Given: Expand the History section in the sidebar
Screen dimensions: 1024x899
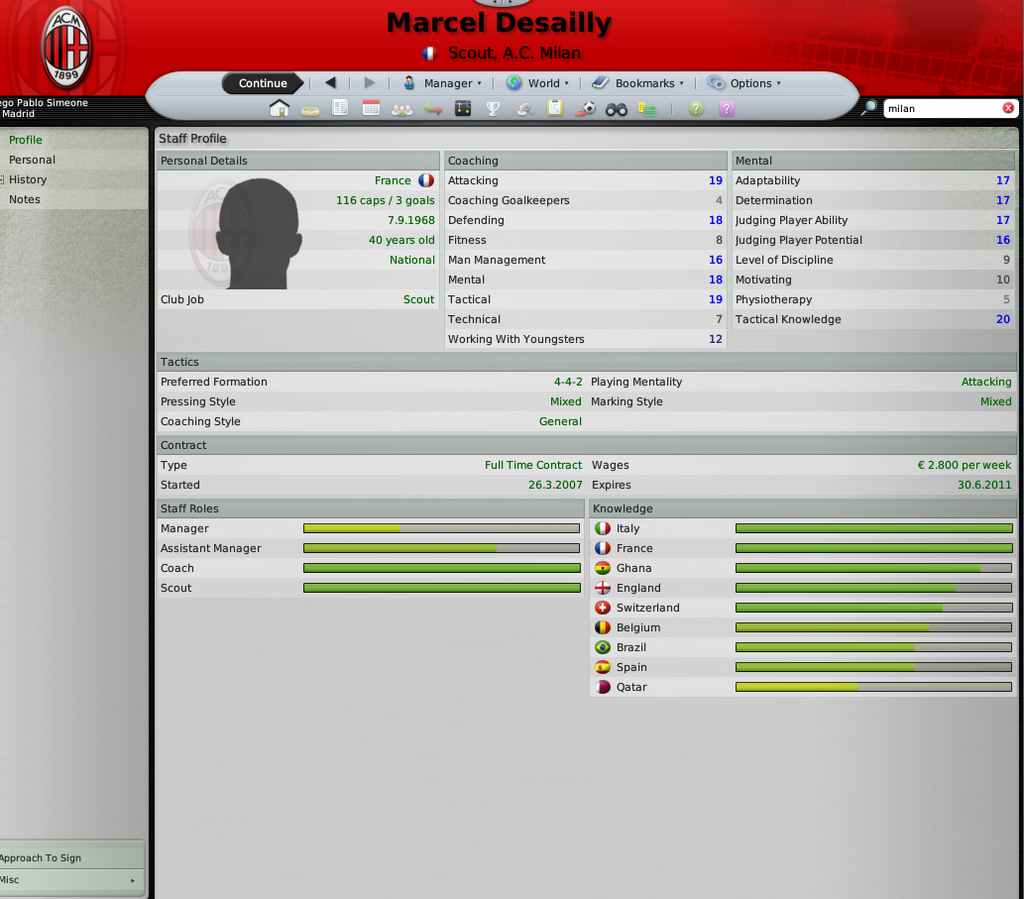Looking at the screenshot, I should 28,180.
